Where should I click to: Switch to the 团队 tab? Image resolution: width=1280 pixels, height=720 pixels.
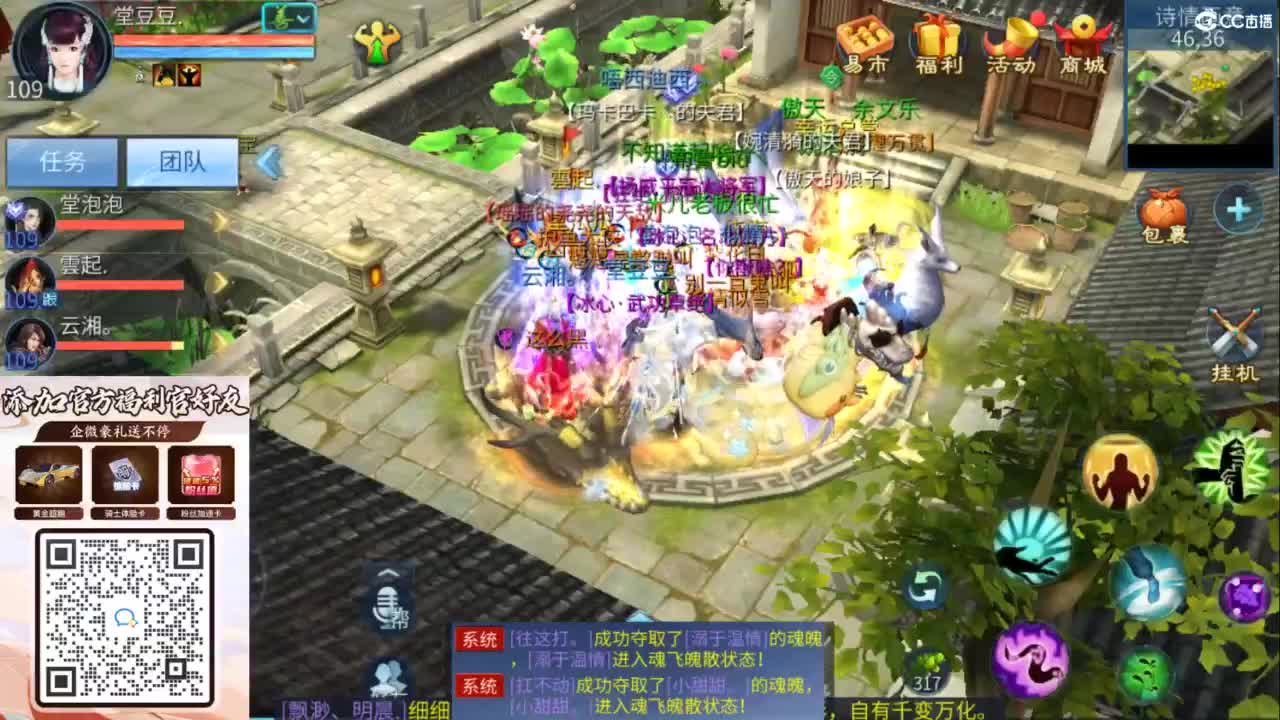183,160
